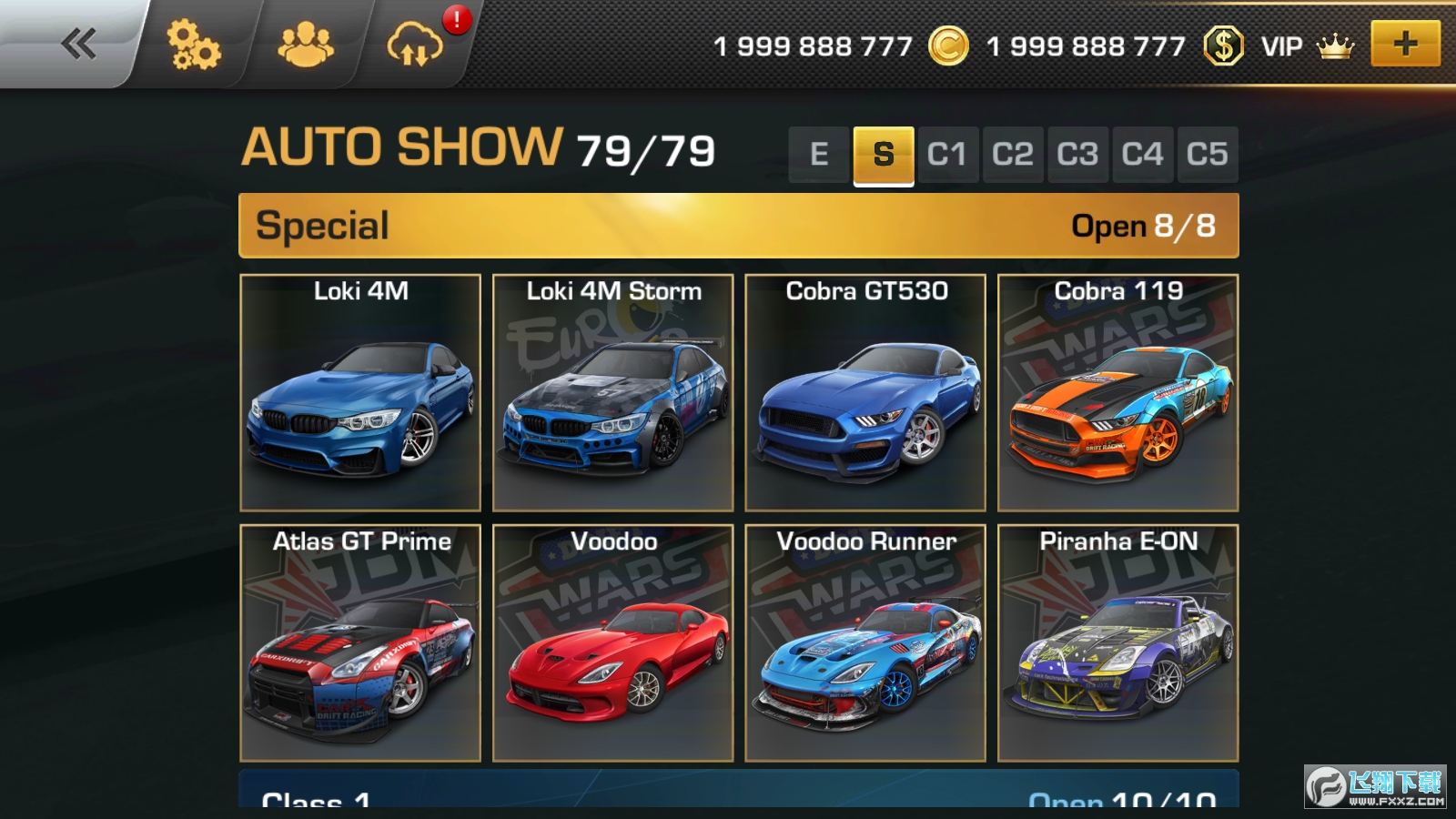
Task: Select the S class tab
Action: tap(884, 155)
